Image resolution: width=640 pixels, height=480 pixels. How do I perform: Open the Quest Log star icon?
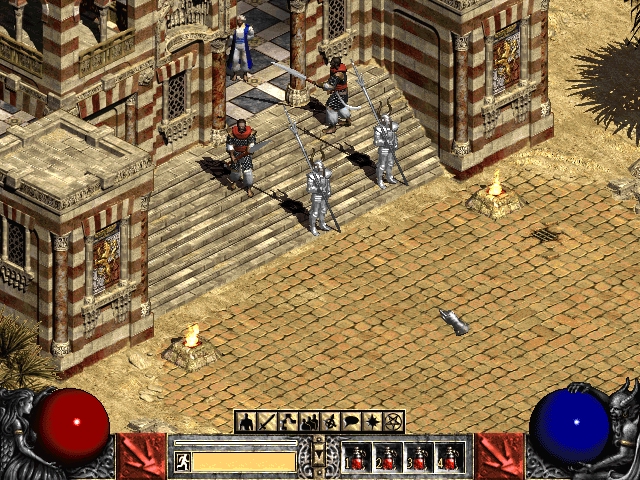(x=372, y=421)
